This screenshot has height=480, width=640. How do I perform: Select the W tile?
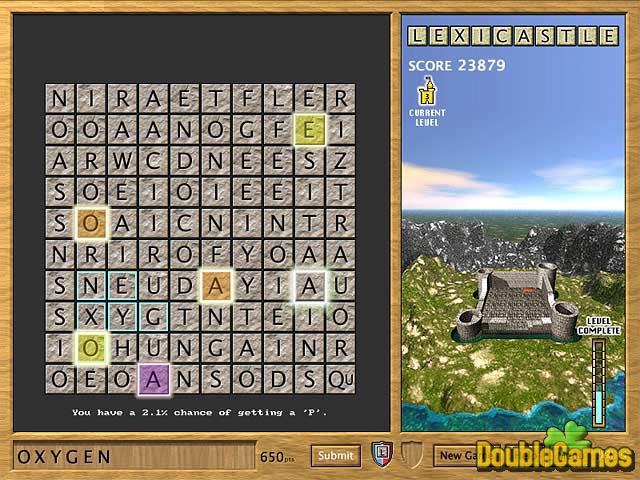tap(122, 161)
